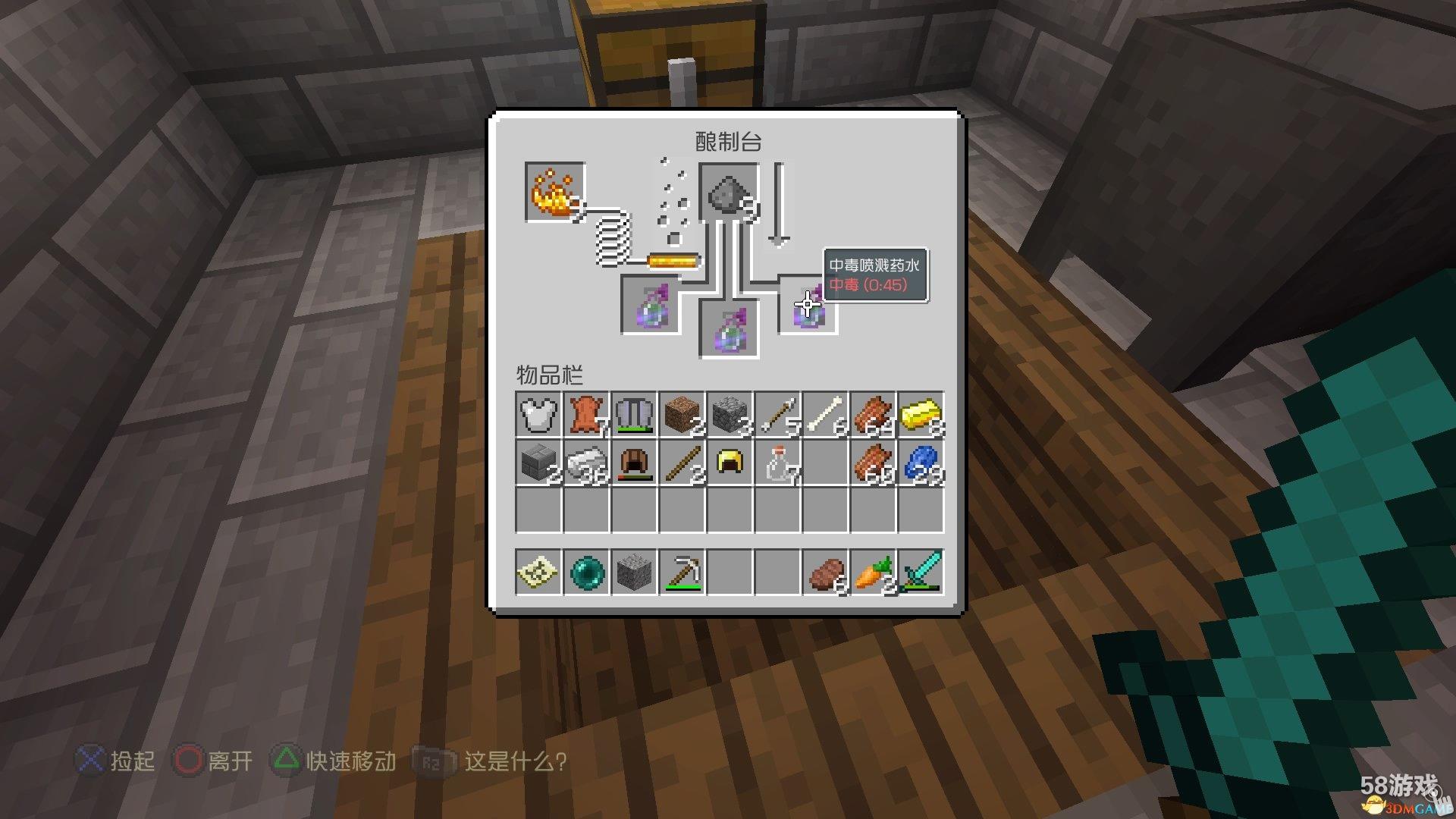Pick up the stack of 7 leather
Screen dimensions: 1456x819
click(586, 415)
